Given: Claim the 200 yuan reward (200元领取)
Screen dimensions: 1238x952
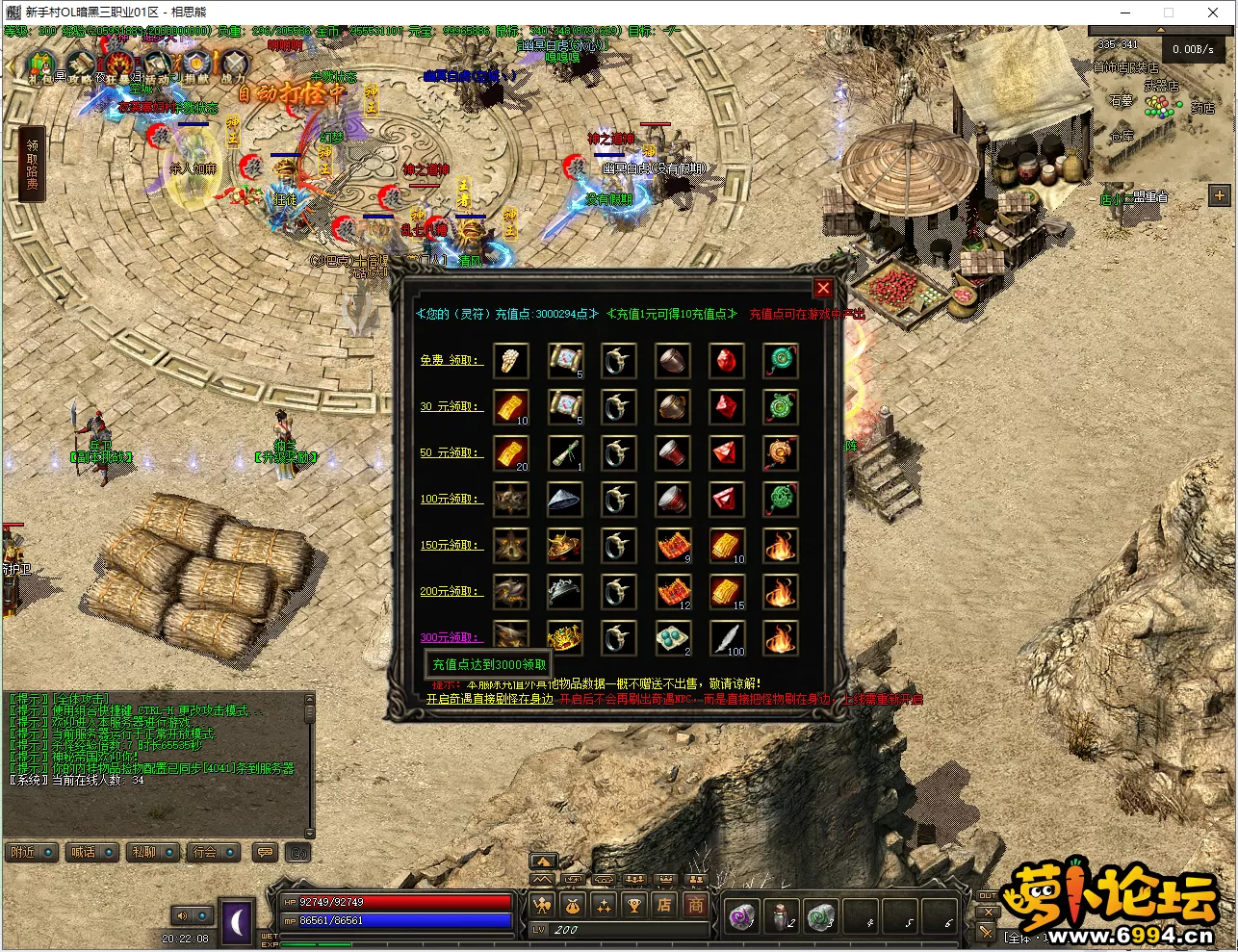Looking at the screenshot, I should (450, 591).
